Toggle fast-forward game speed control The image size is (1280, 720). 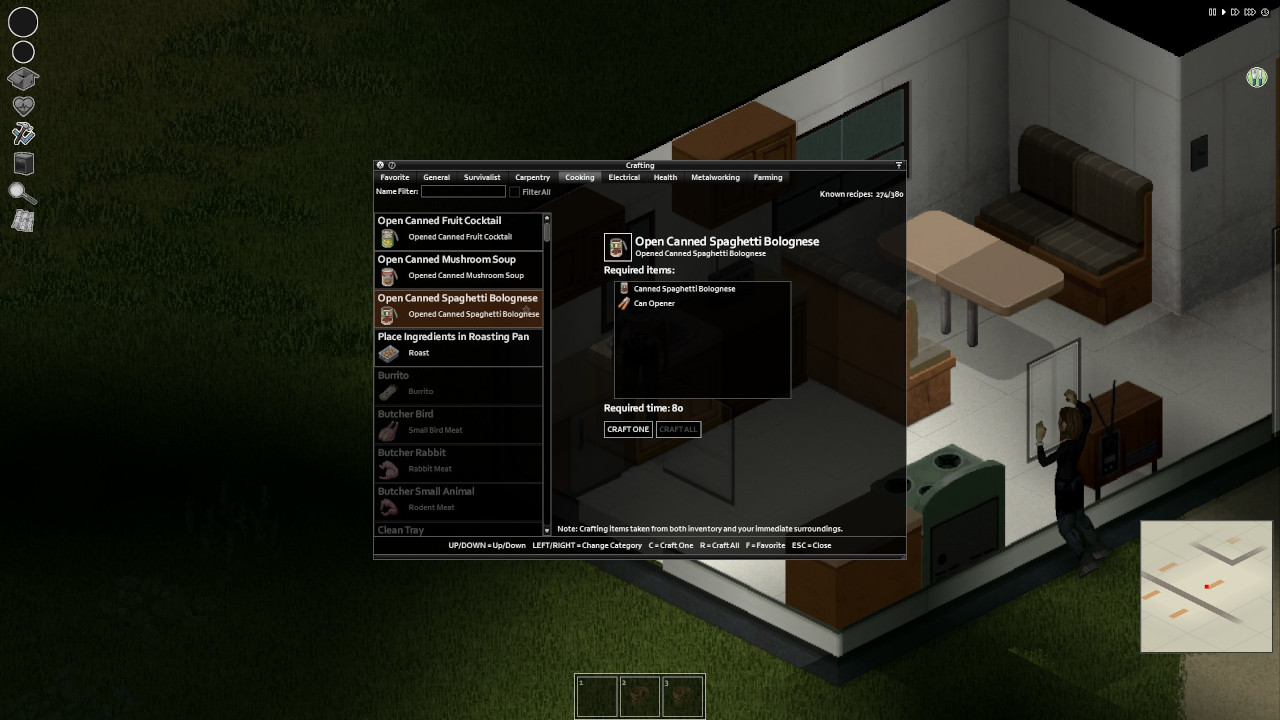click(1236, 11)
